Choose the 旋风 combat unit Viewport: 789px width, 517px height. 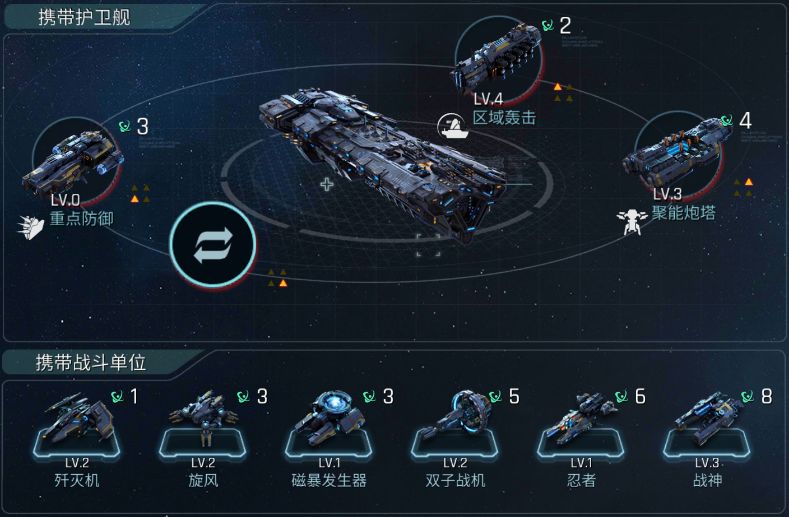pos(203,426)
